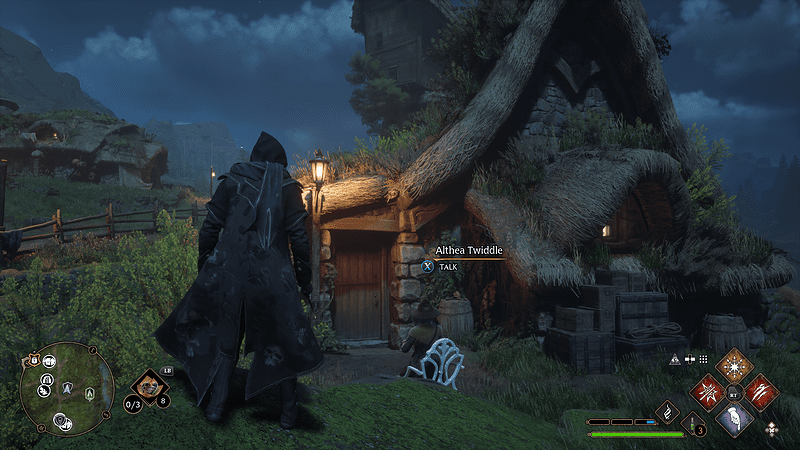Open the tool wheel item slot

(150, 385)
